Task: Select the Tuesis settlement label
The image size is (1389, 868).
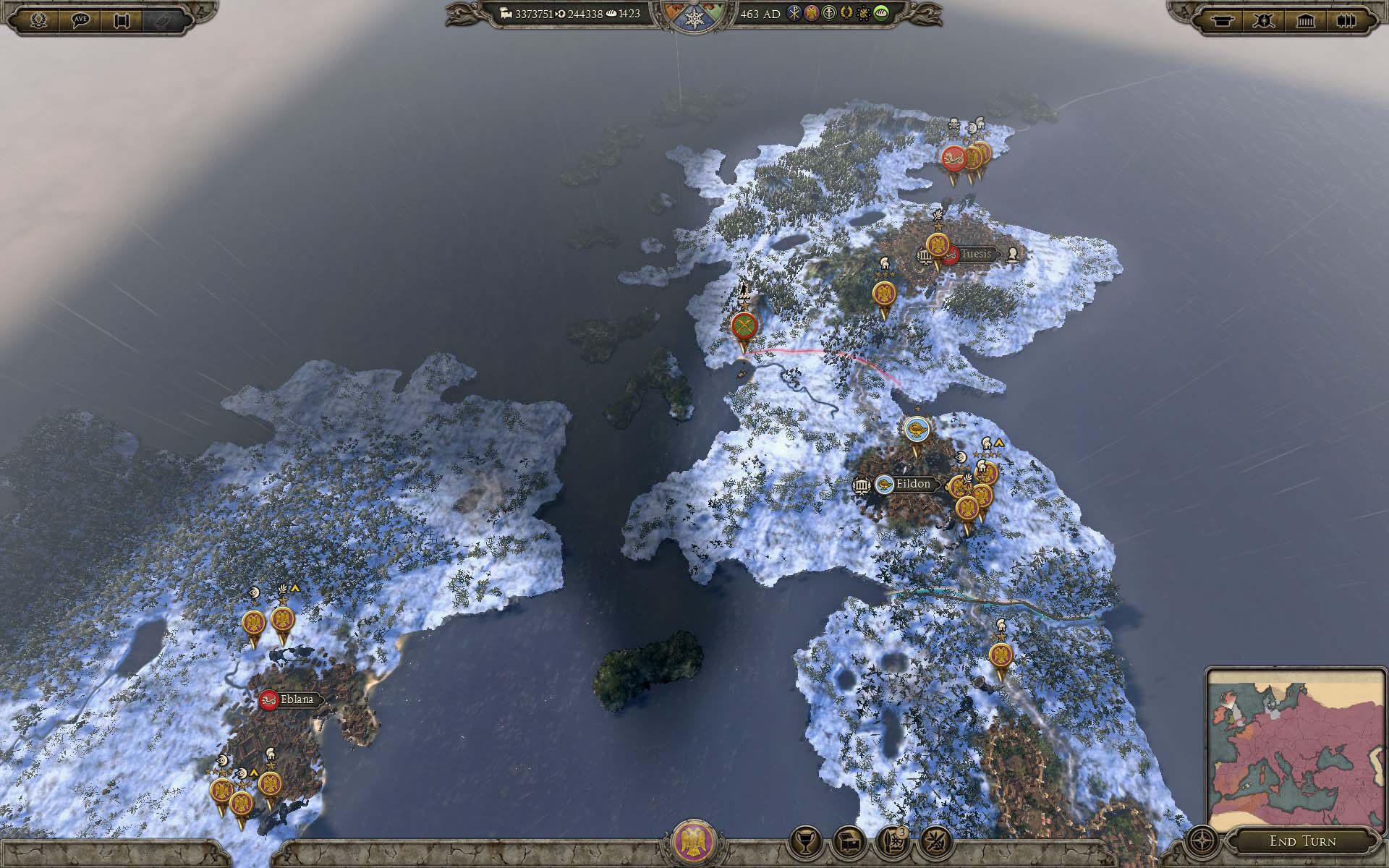Action: coord(975,254)
